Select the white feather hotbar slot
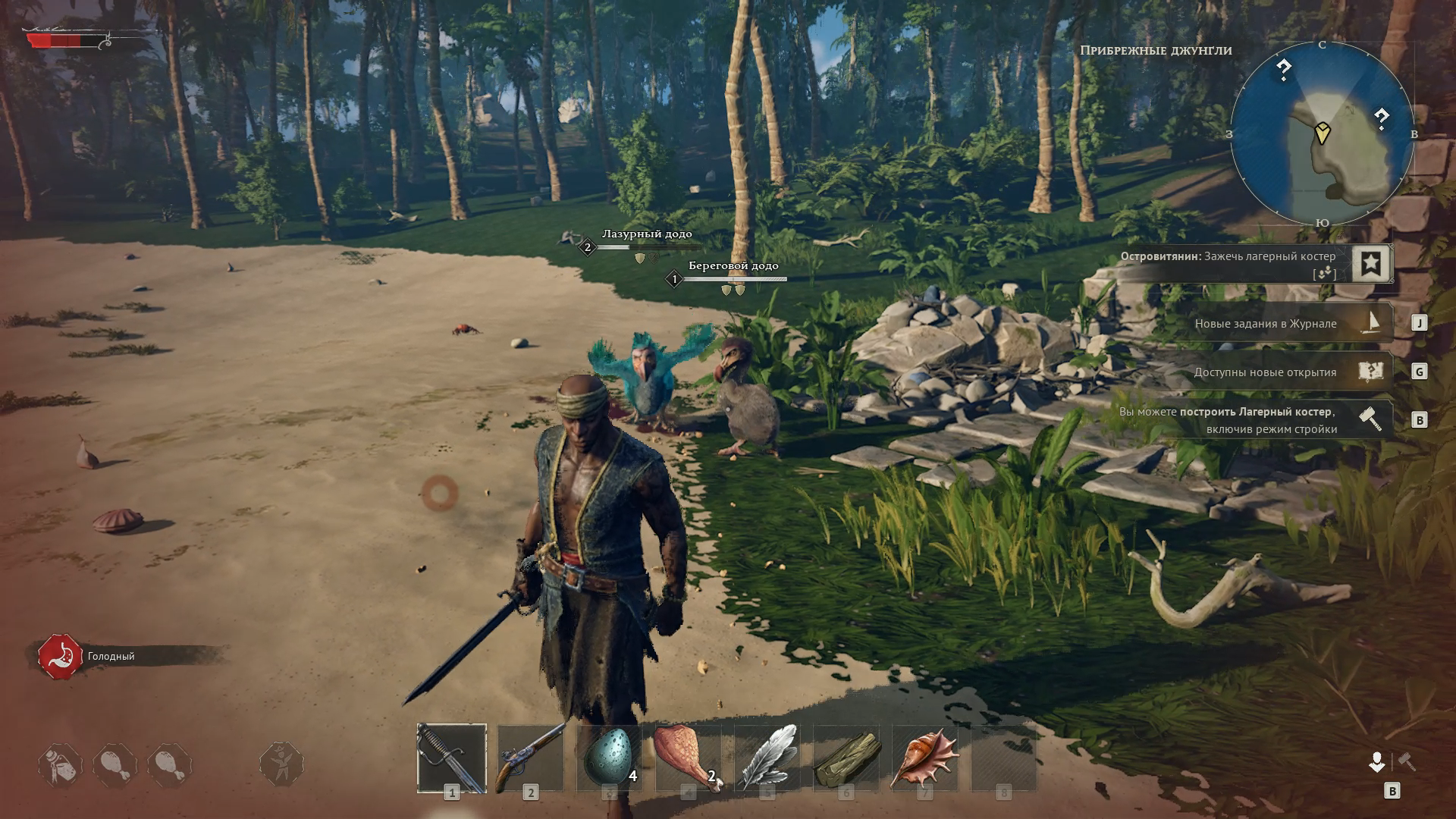 [x=767, y=758]
